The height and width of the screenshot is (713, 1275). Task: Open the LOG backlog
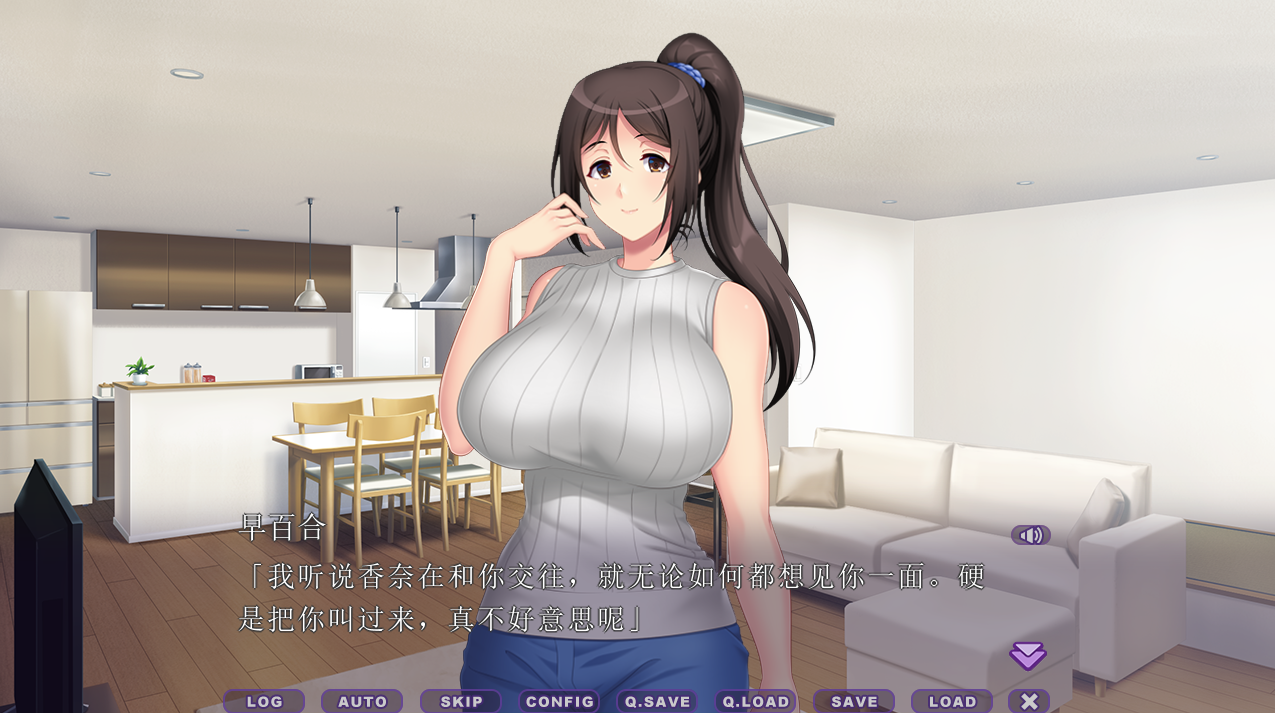coord(264,702)
